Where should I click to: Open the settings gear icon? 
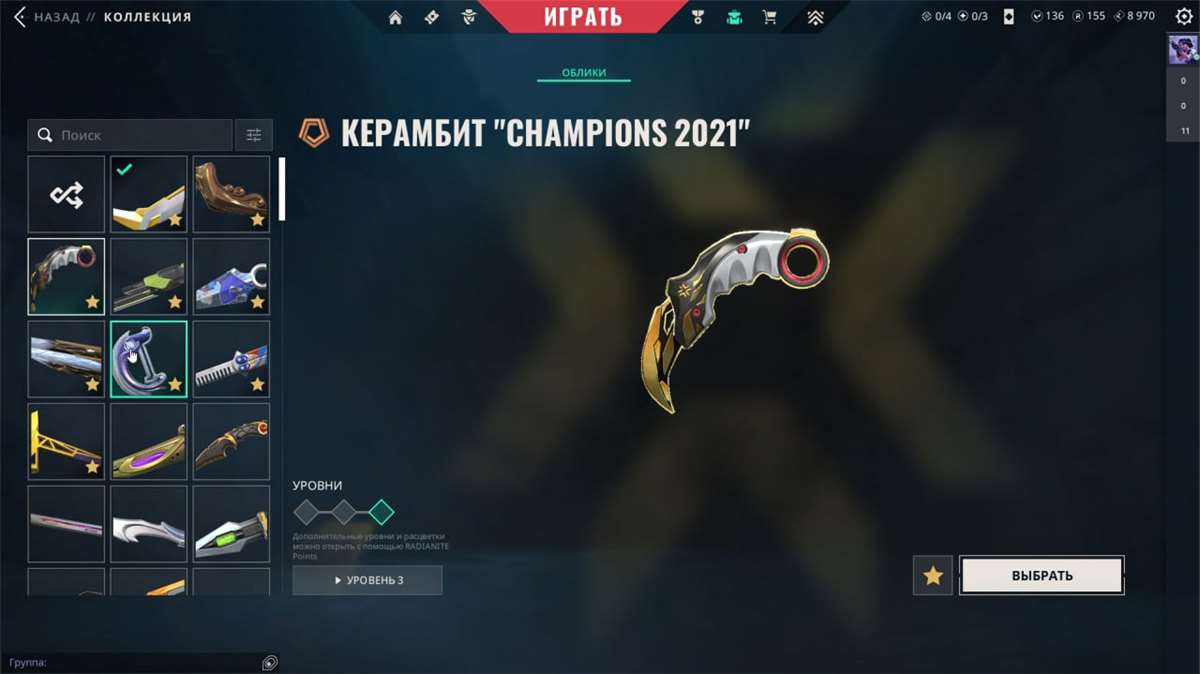click(x=1184, y=16)
